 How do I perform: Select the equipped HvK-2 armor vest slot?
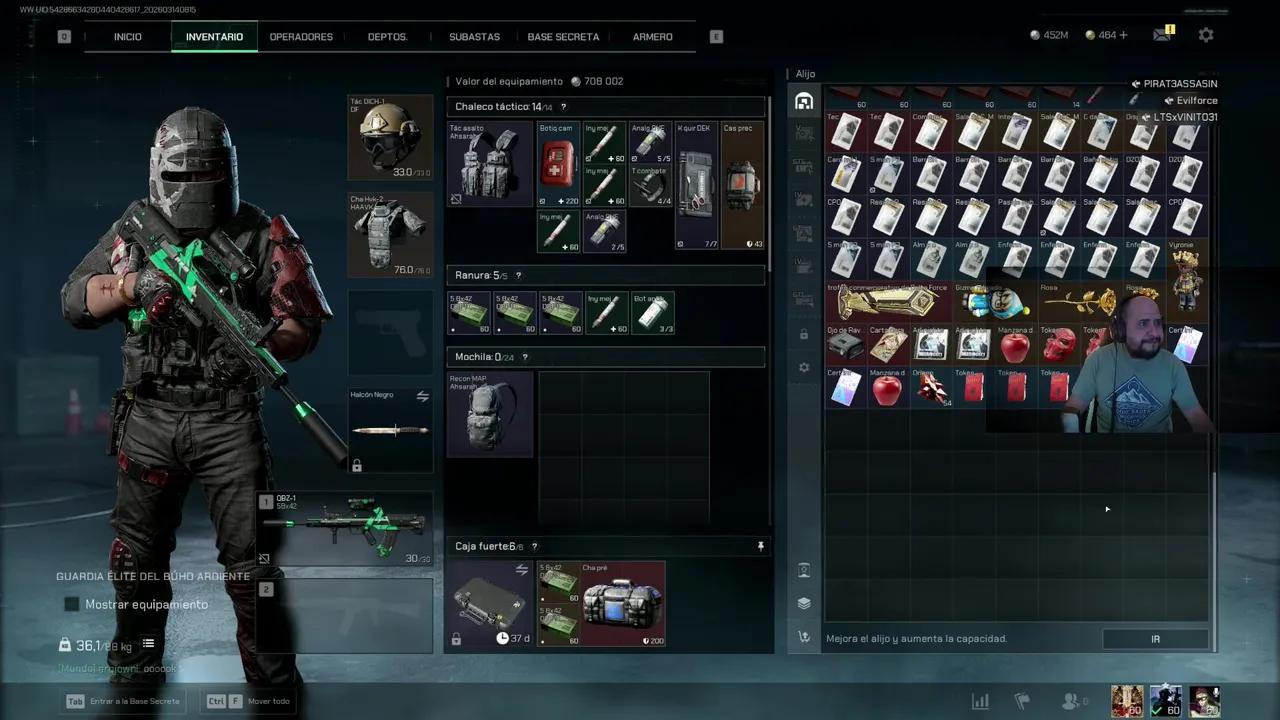(x=390, y=235)
